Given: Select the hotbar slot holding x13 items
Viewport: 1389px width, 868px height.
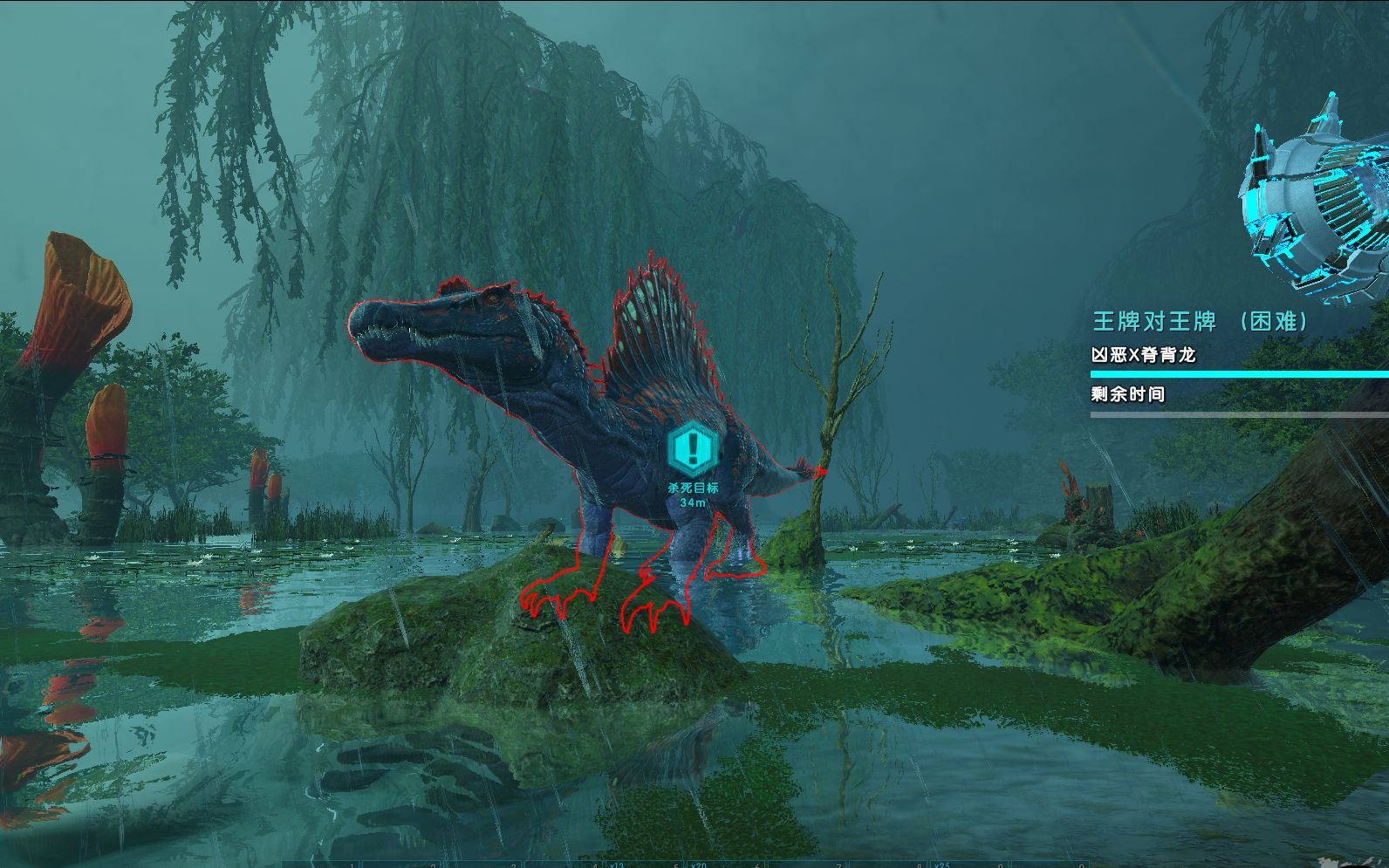Looking at the screenshot, I should click(x=642, y=864).
